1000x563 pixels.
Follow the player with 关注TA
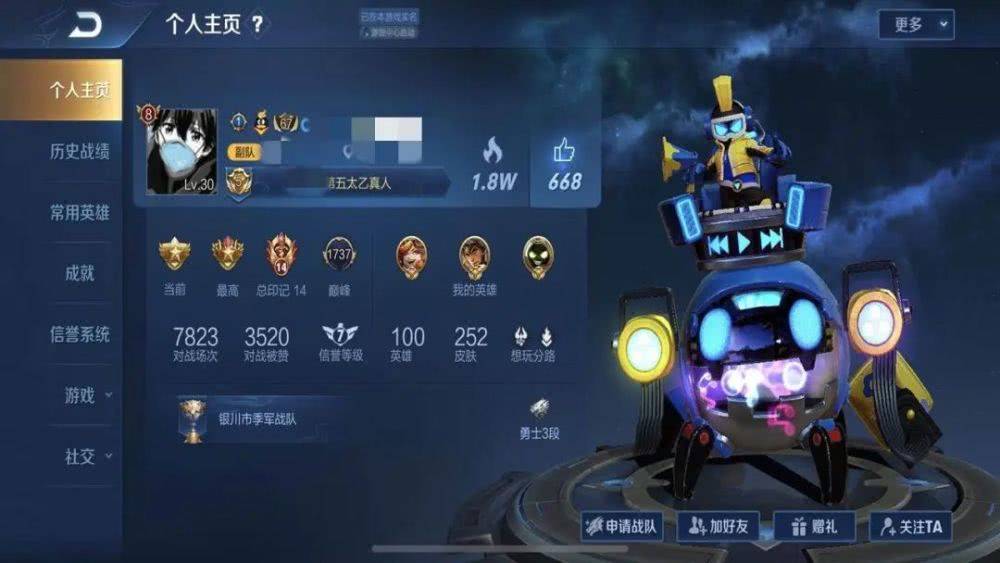coord(910,526)
